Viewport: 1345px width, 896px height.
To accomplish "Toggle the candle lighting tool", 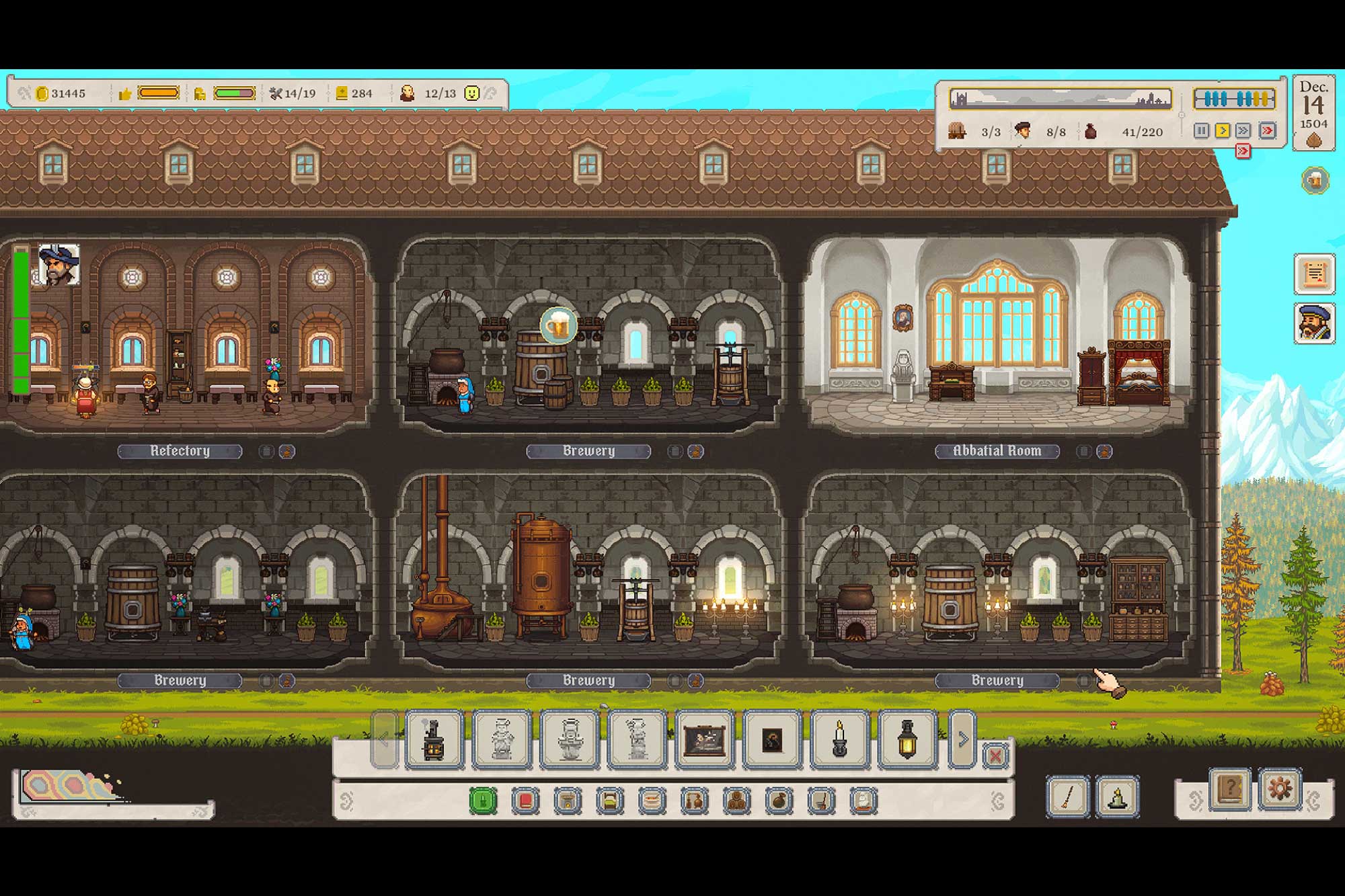I will pos(1117,797).
